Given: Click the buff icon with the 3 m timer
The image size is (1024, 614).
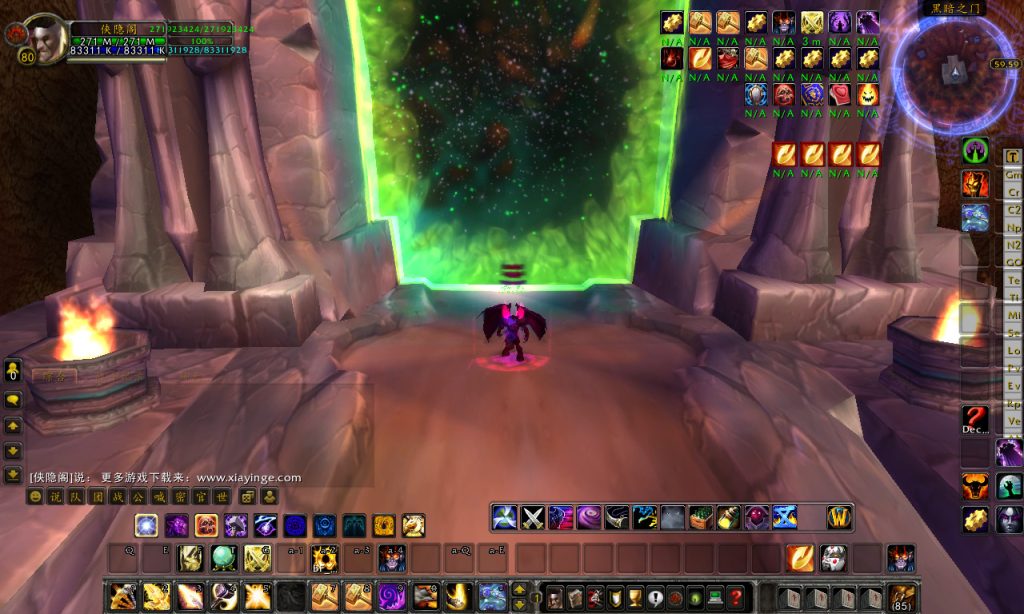Looking at the screenshot, I should [811, 22].
